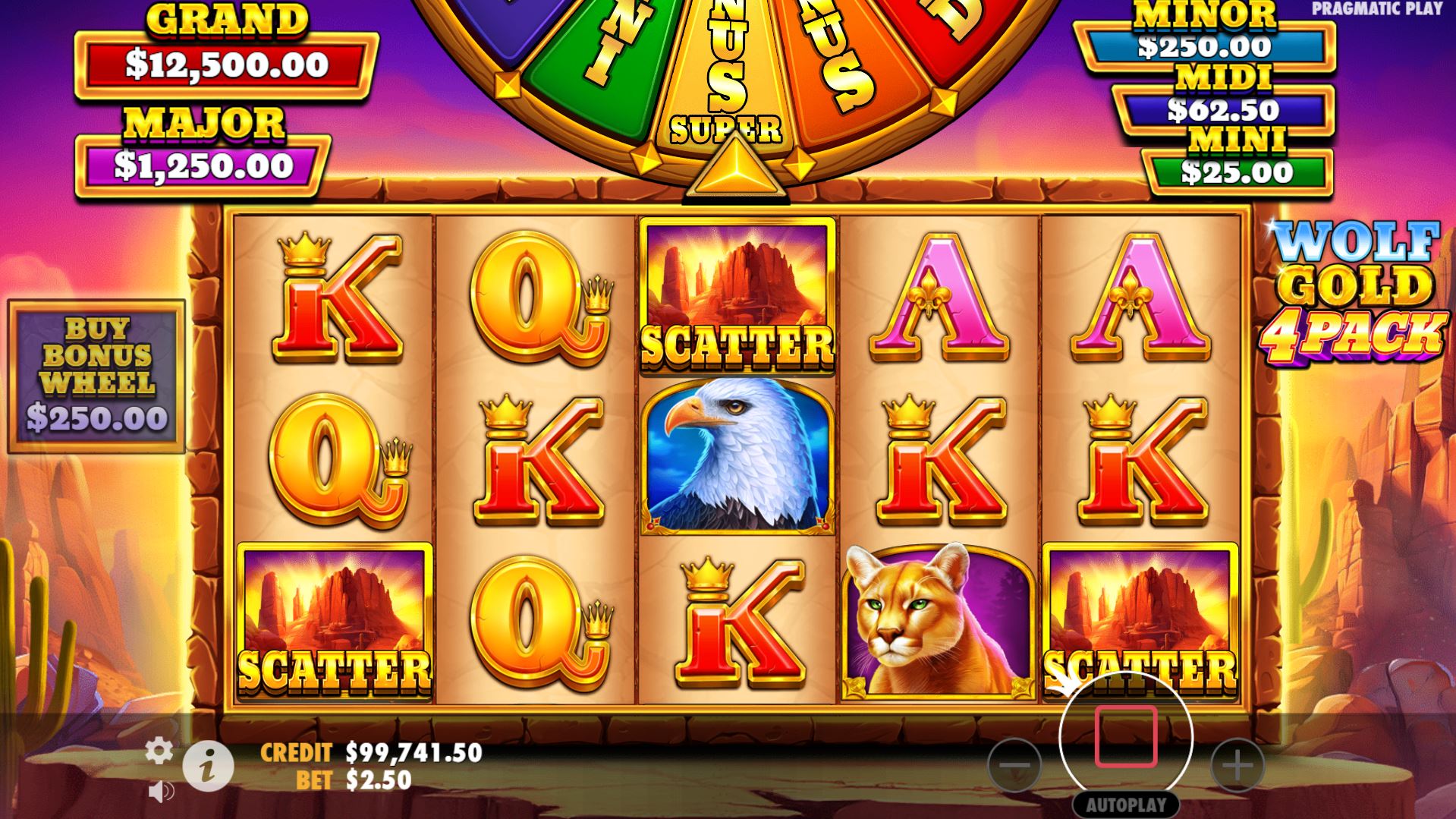This screenshot has height=819, width=1456.
Task: Buy the bonus wheel for $250.00
Action: 96,376
